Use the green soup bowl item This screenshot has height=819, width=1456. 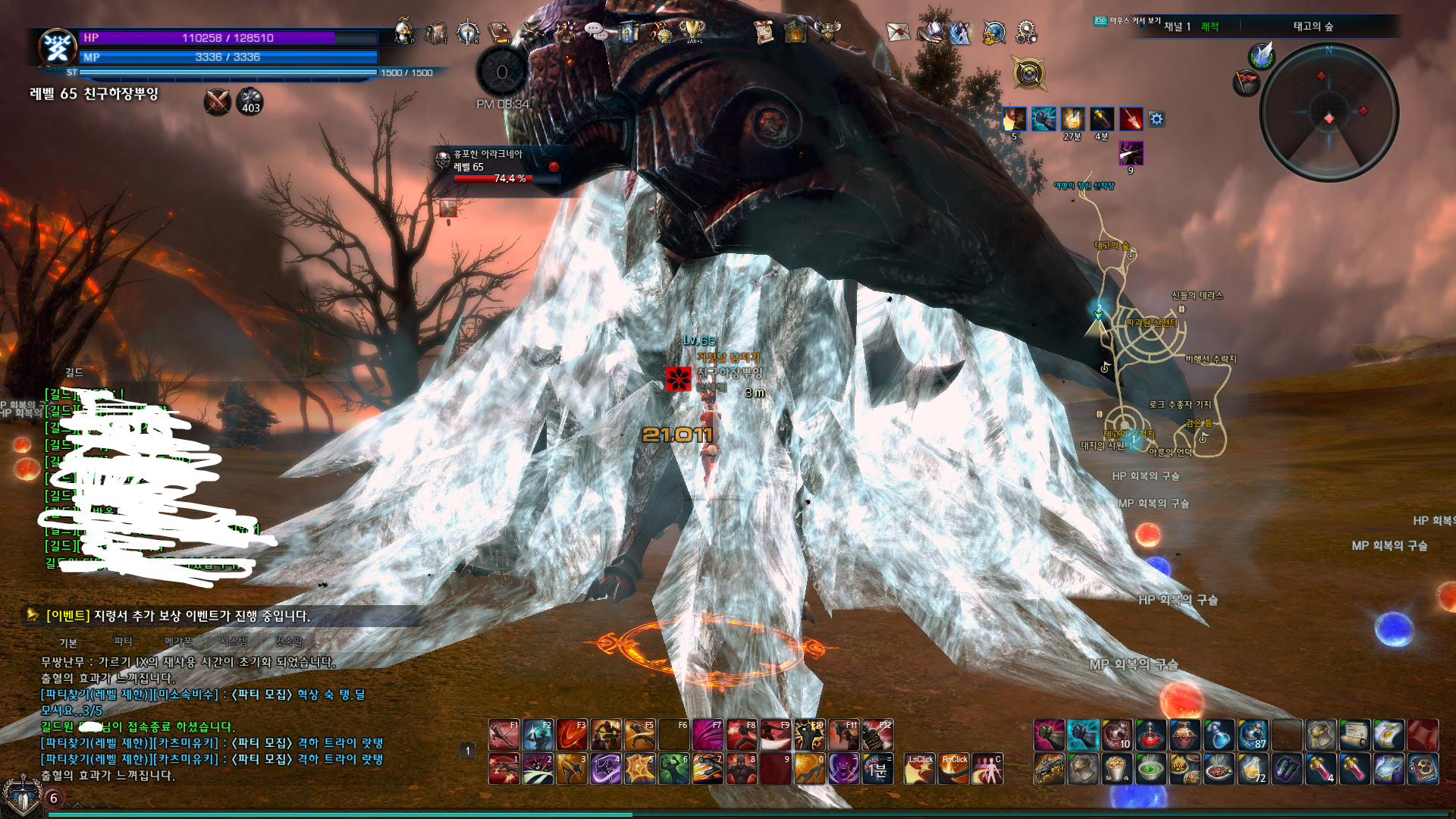[x=1150, y=769]
